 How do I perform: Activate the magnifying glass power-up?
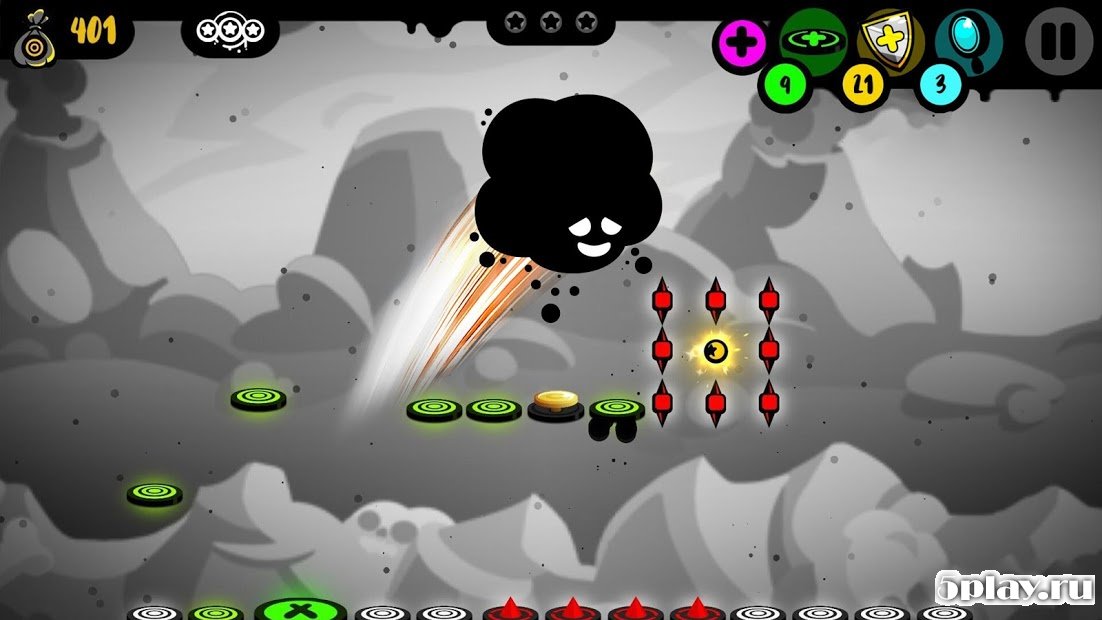(968, 39)
